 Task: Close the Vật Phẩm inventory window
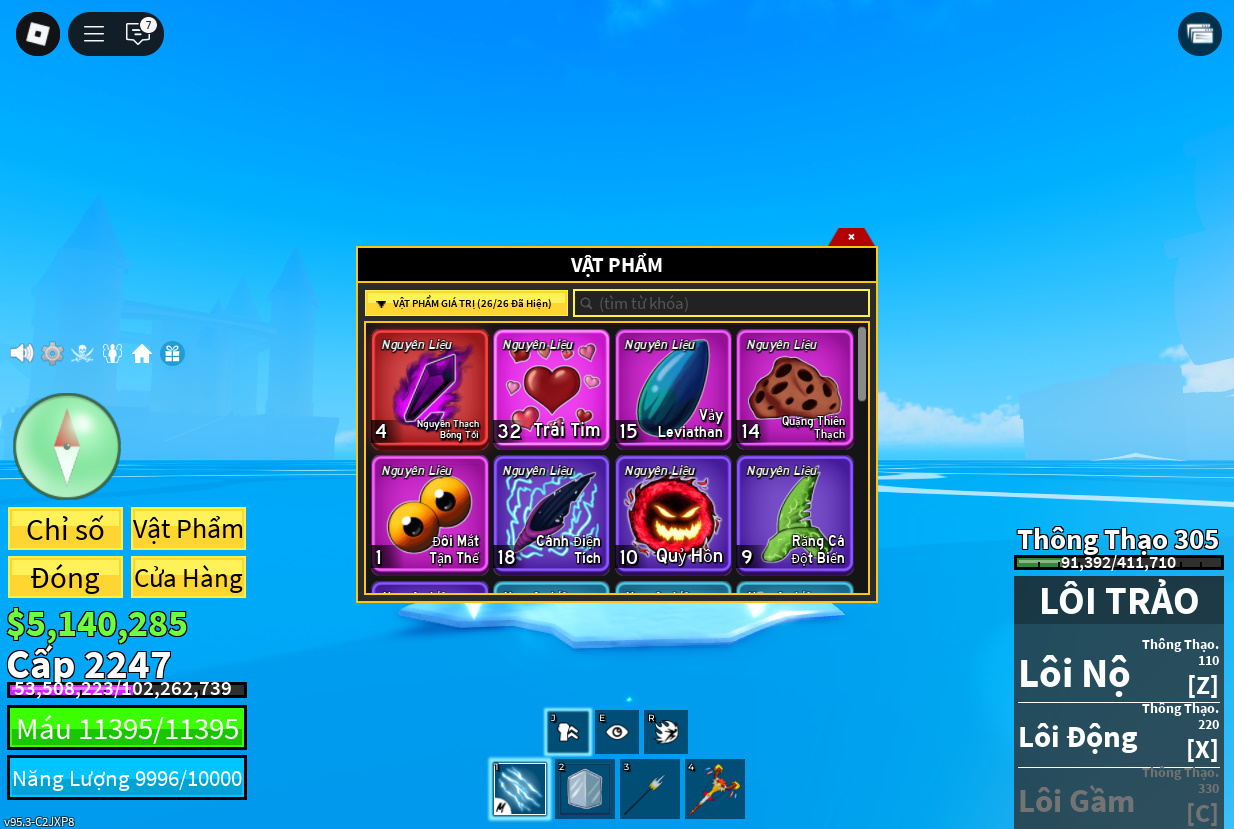coord(851,237)
